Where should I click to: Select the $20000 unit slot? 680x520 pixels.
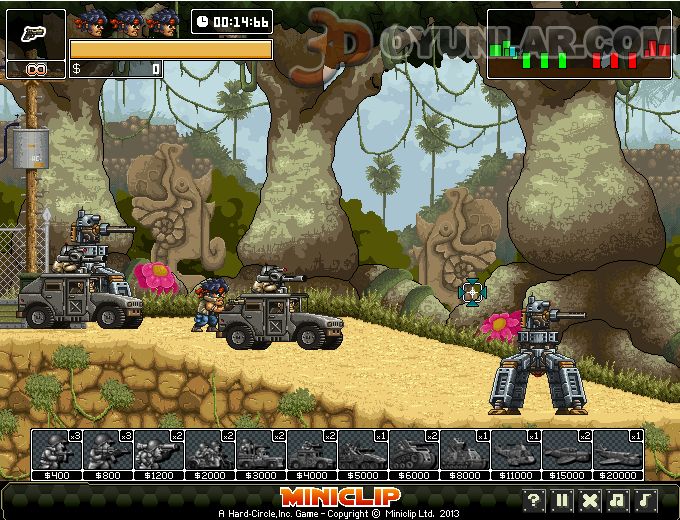coord(617,450)
